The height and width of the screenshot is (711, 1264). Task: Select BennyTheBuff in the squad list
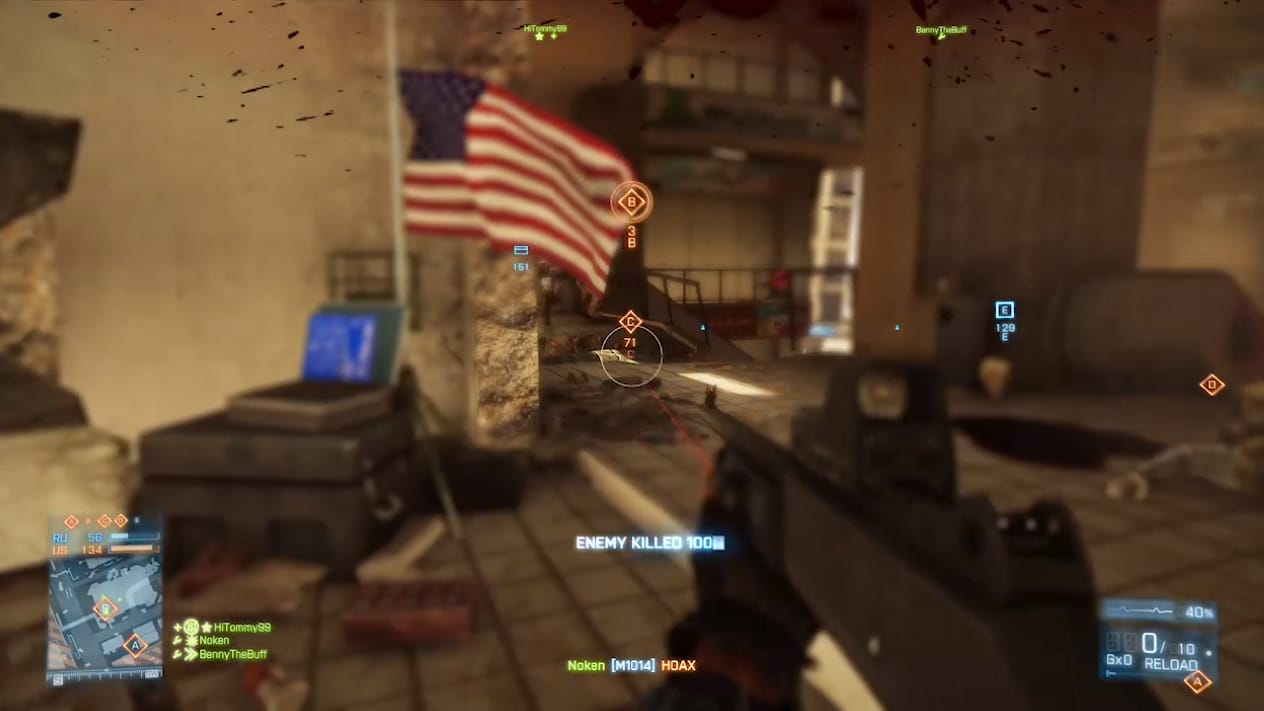pyautogui.click(x=233, y=655)
